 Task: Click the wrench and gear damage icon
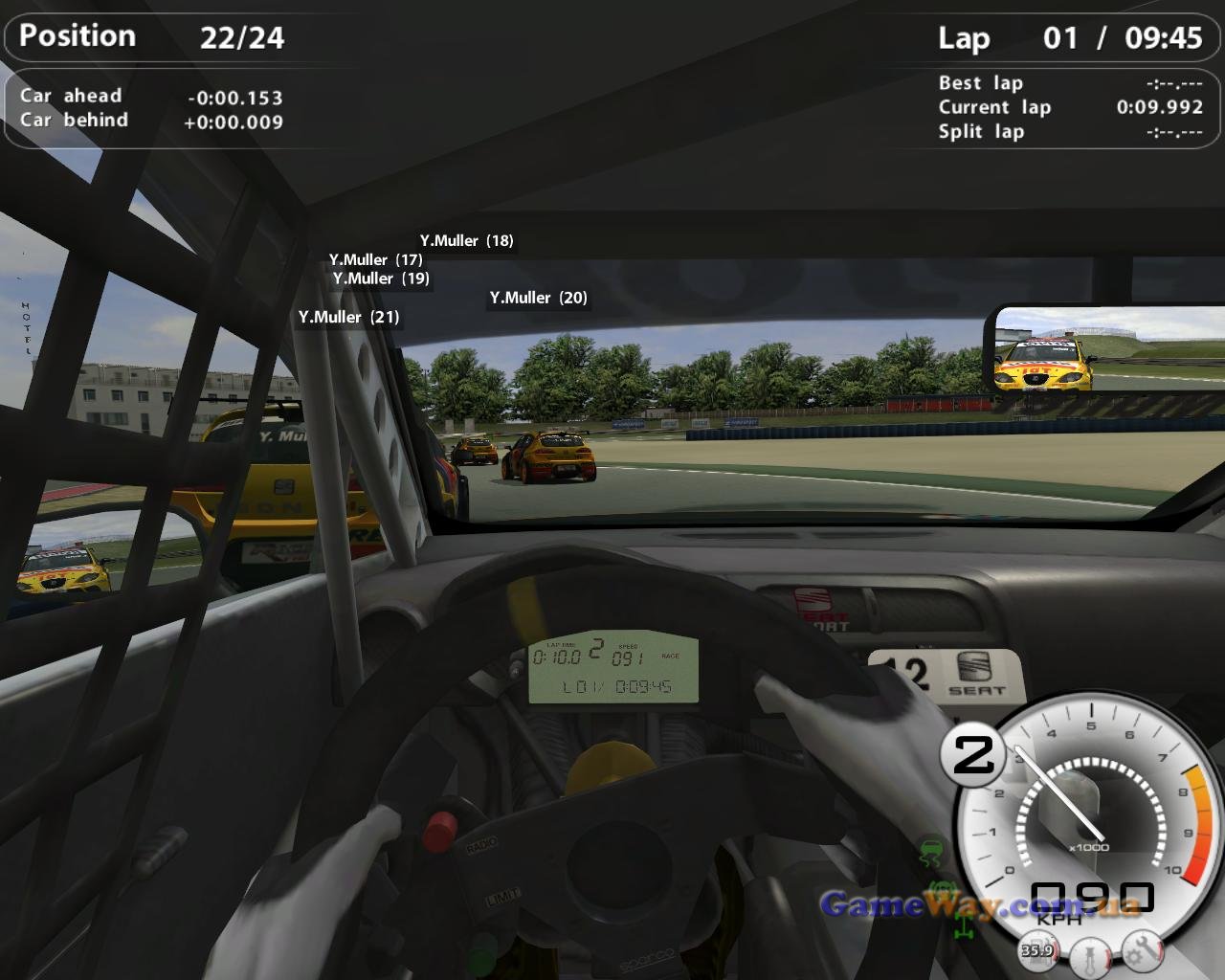click(1142, 949)
